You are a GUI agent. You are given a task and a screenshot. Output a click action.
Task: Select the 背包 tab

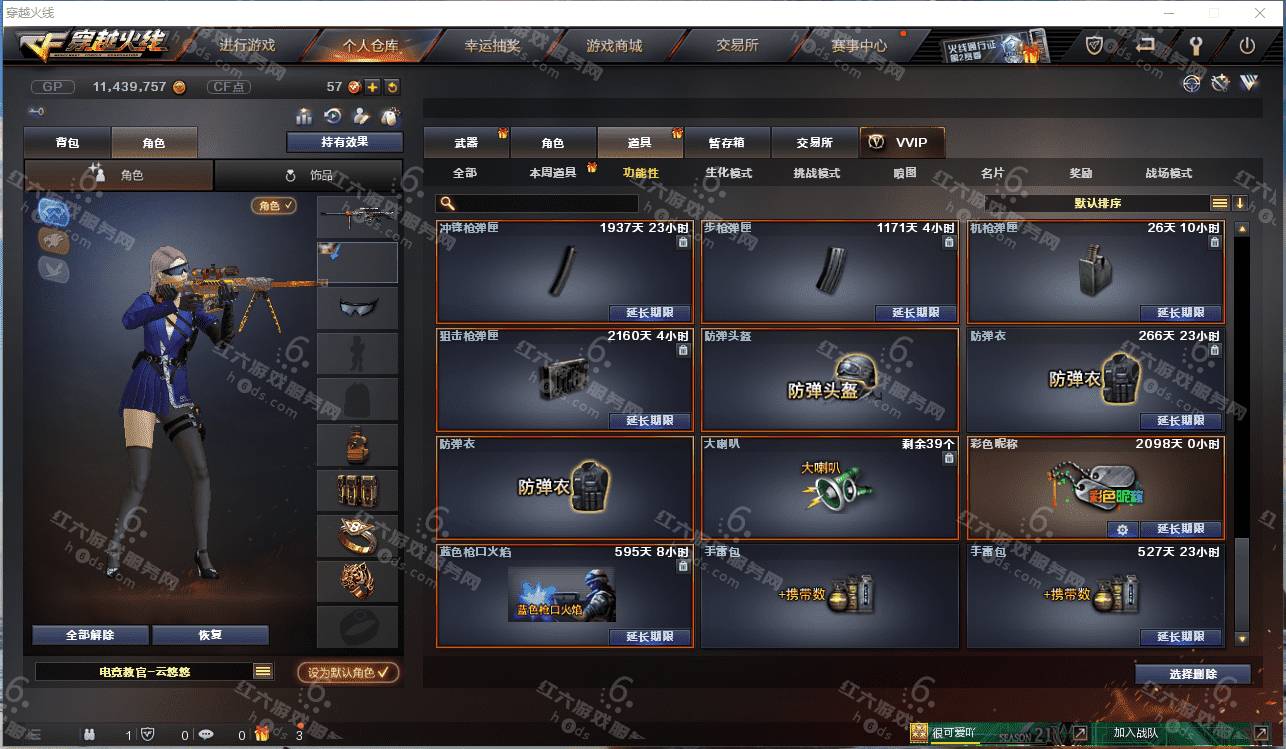(67, 143)
